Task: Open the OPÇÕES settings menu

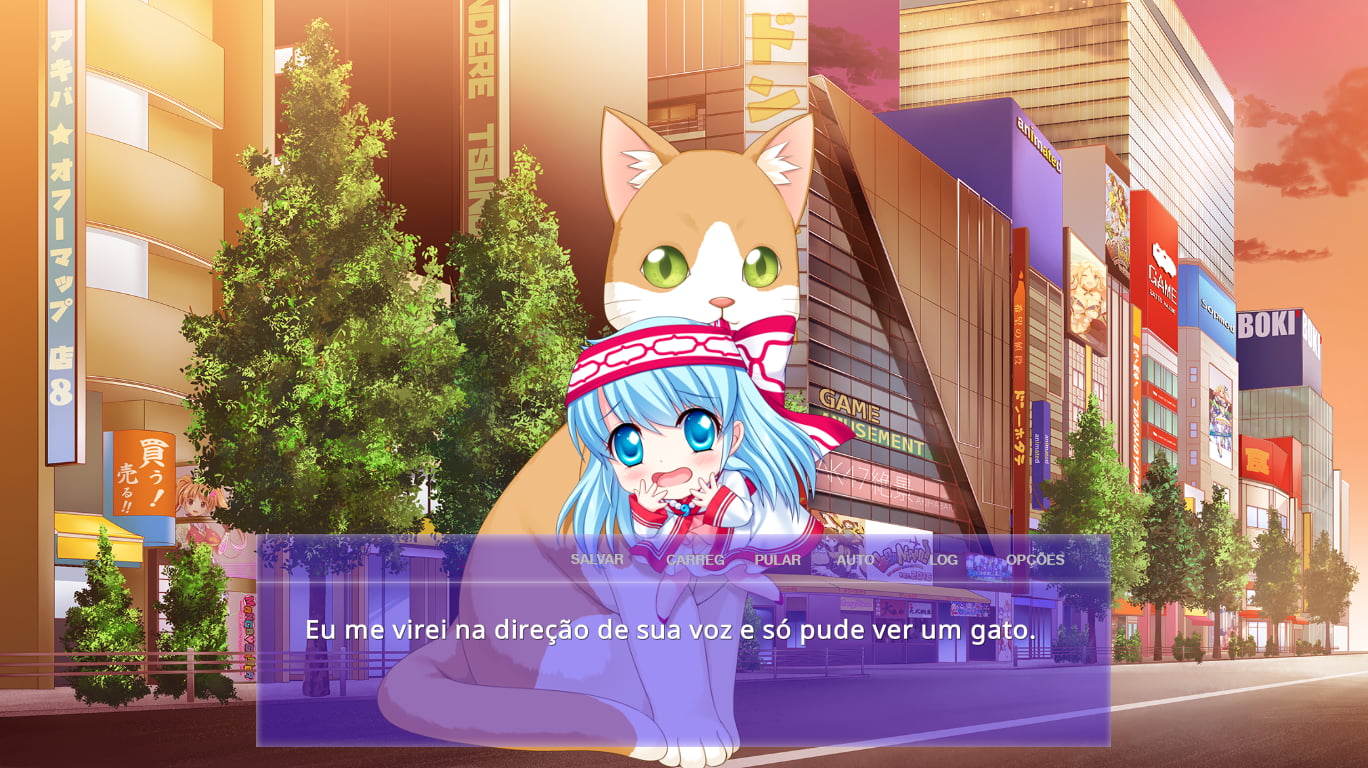Action: coord(1035,559)
